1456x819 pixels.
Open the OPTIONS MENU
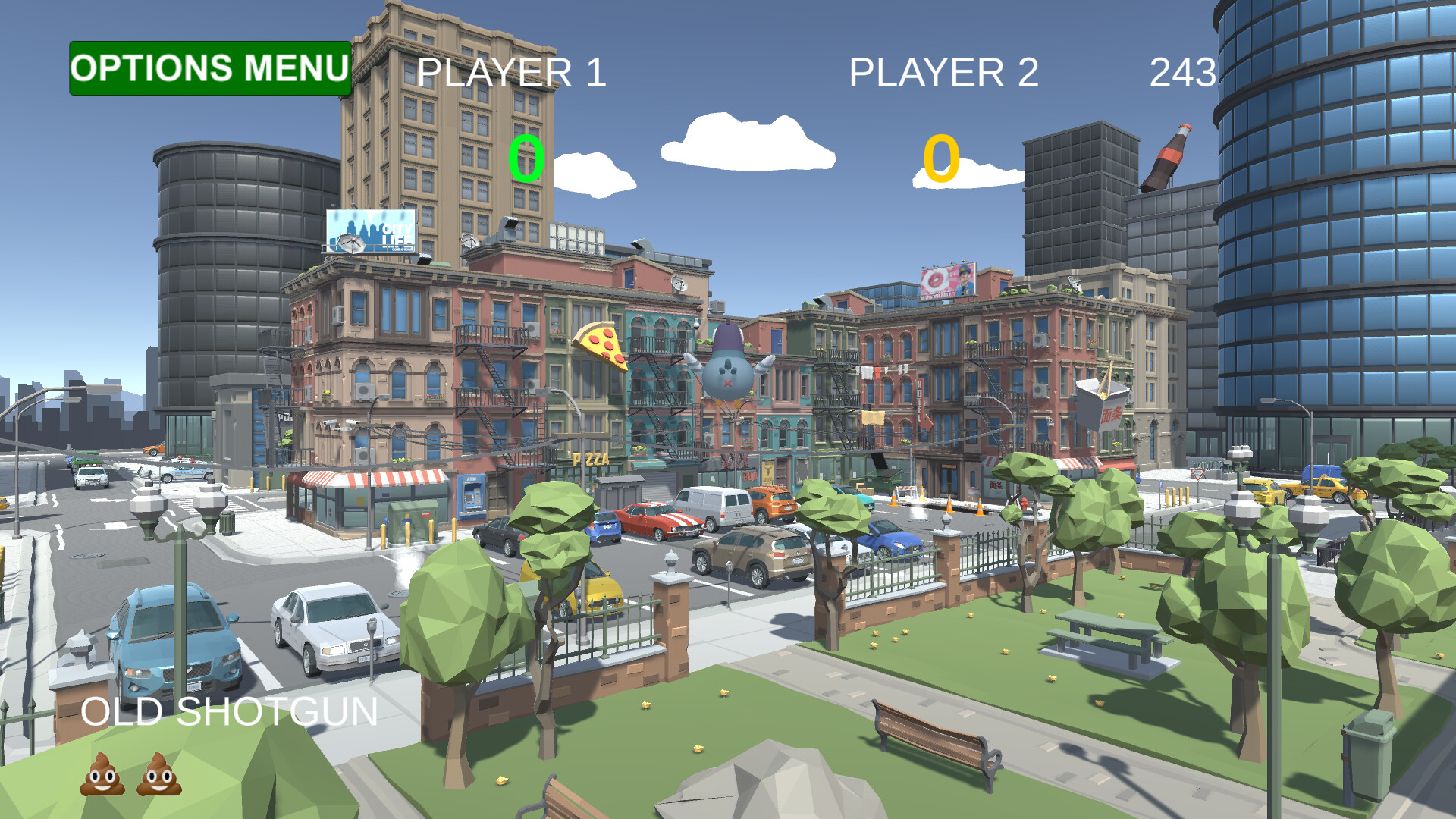pyautogui.click(x=209, y=69)
